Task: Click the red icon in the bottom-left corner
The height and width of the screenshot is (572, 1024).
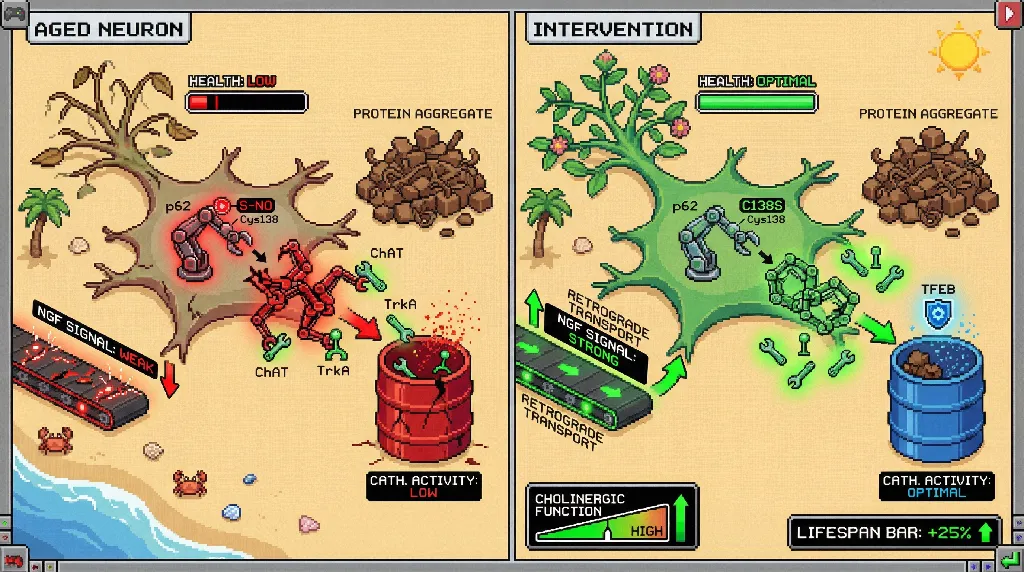Action: 13,557
